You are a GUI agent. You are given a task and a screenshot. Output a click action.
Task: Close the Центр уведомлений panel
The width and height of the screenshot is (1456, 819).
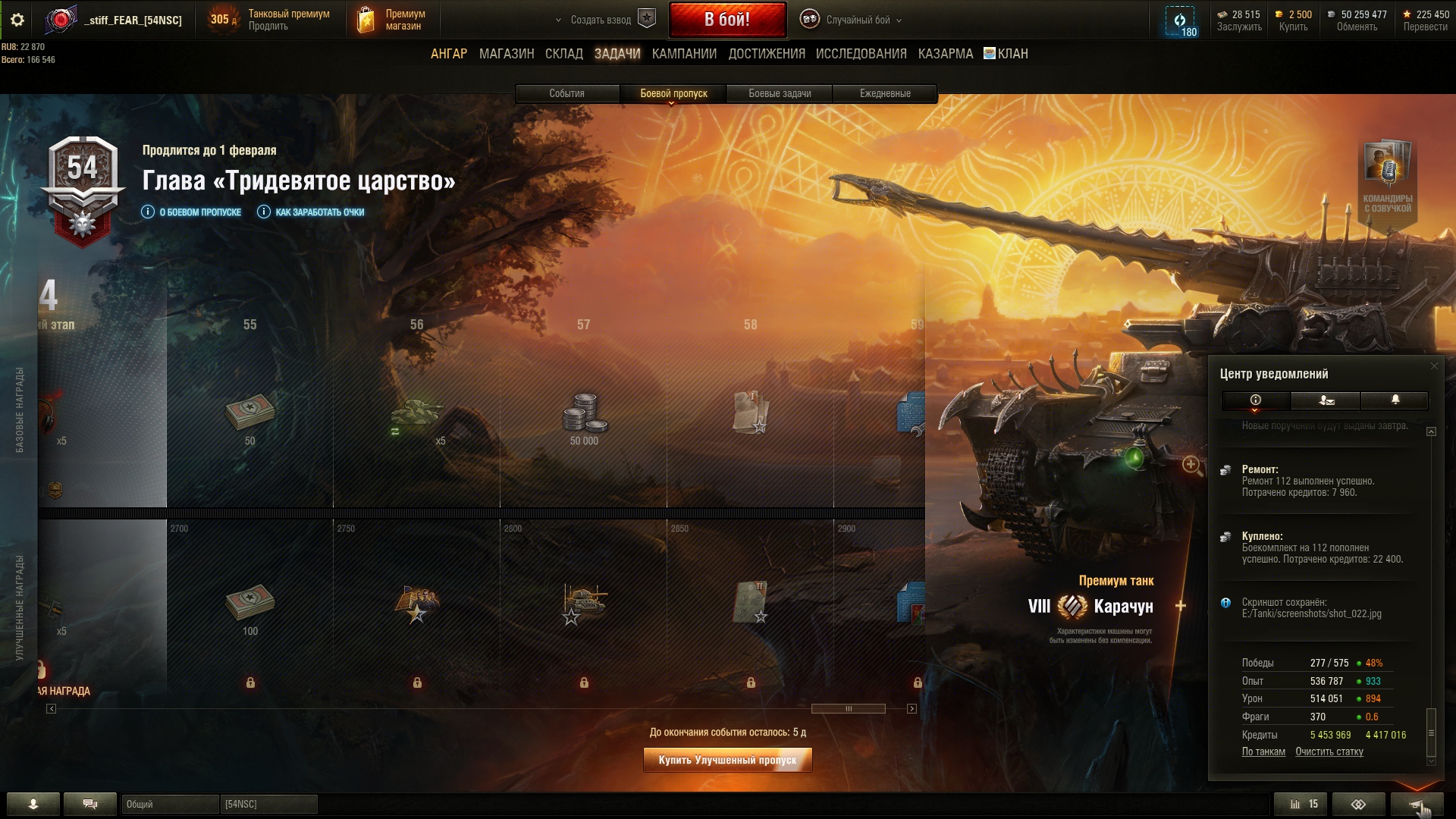[x=1433, y=366]
